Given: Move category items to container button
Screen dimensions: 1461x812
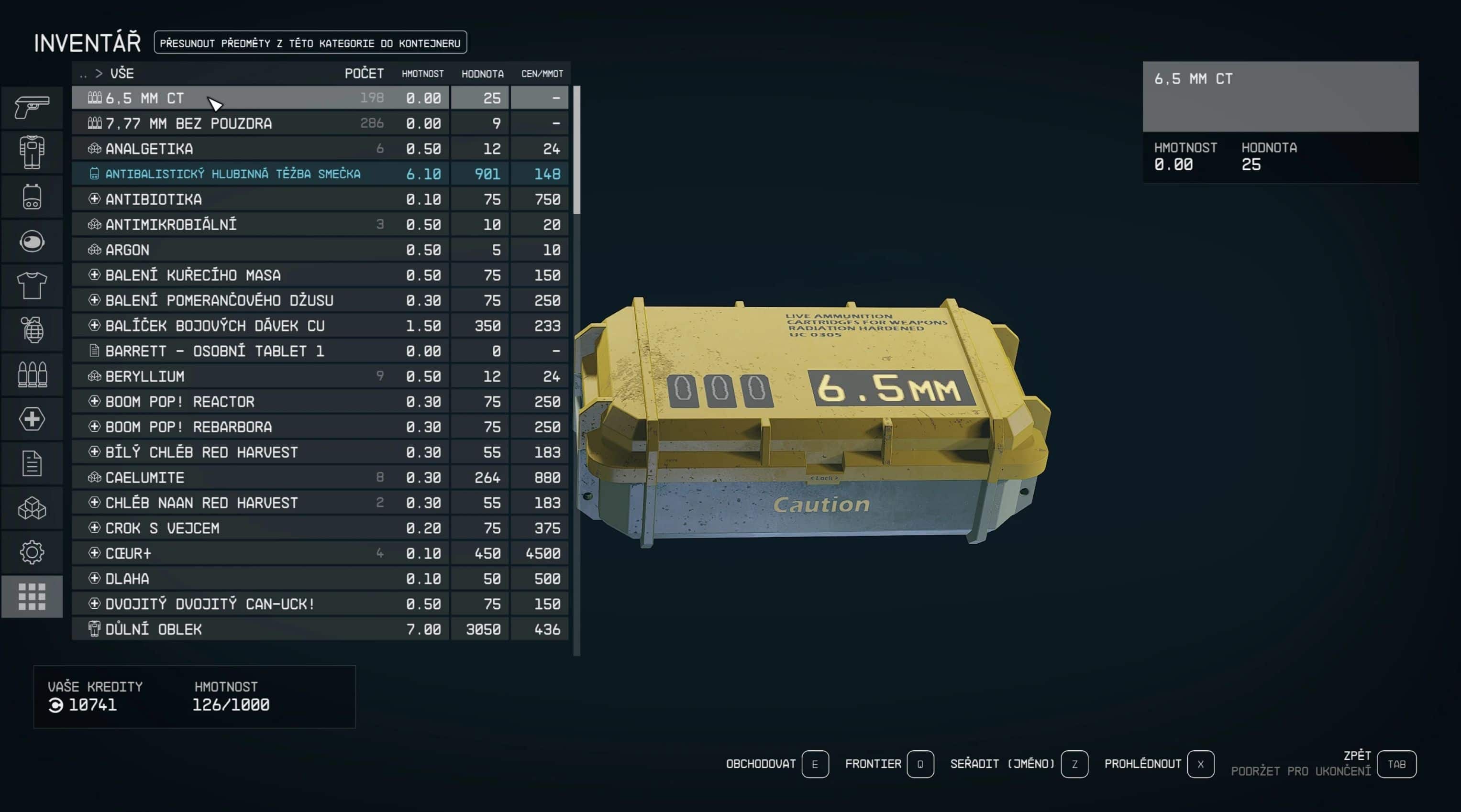Looking at the screenshot, I should 310,43.
